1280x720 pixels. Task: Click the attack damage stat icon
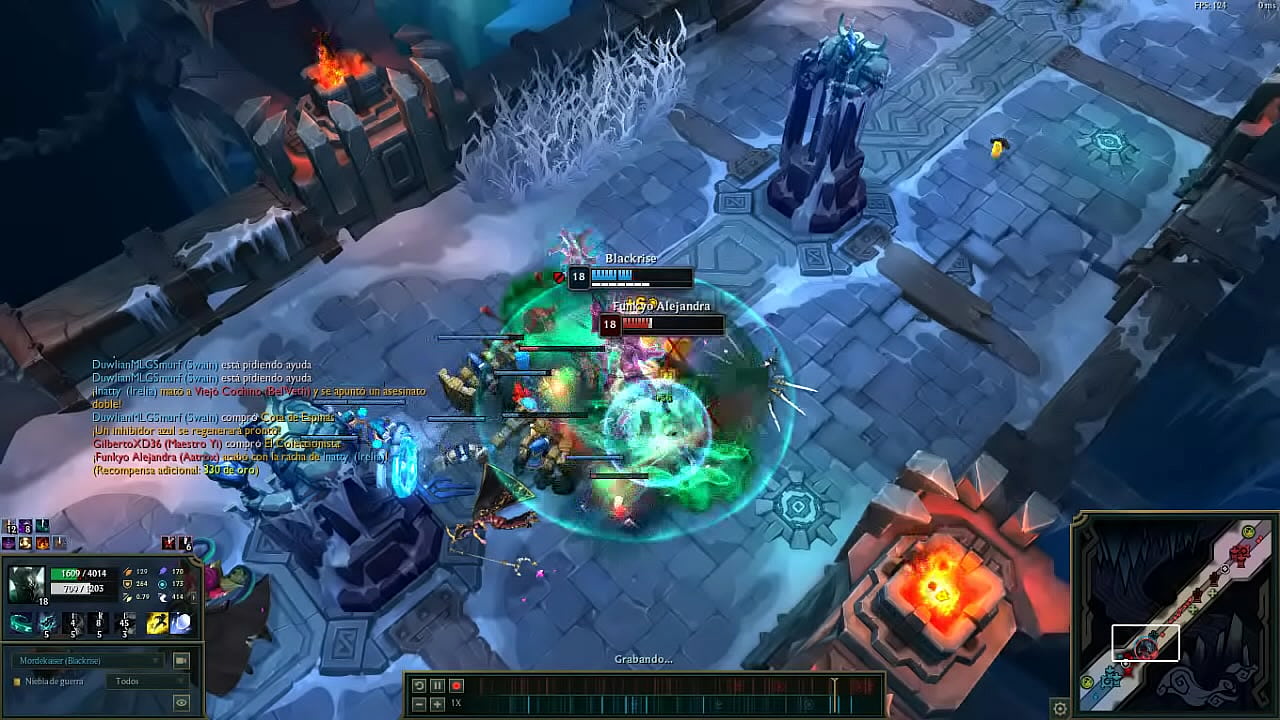[128, 572]
